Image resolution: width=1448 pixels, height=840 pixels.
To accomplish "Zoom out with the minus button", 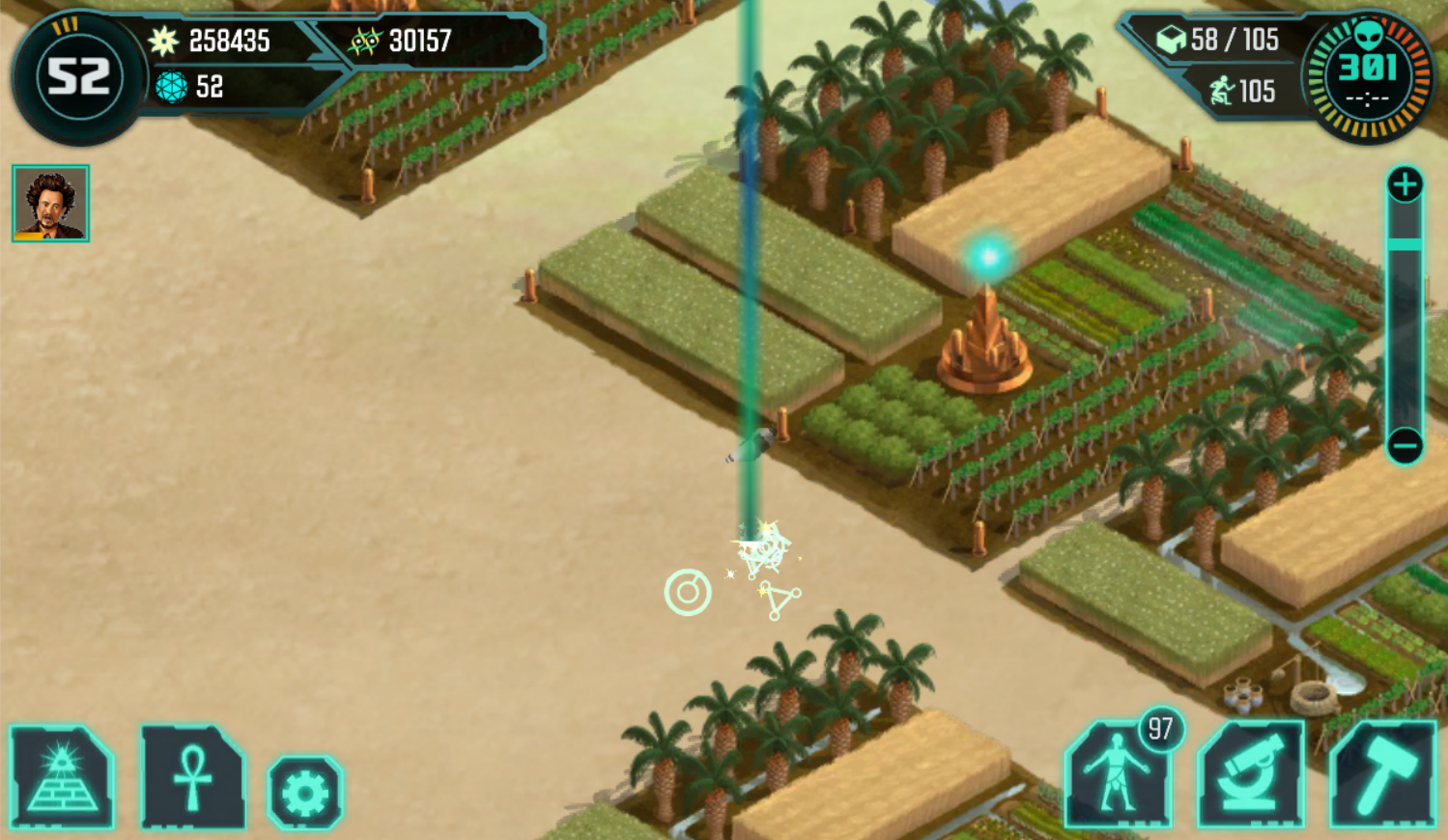I will click(x=1405, y=446).
